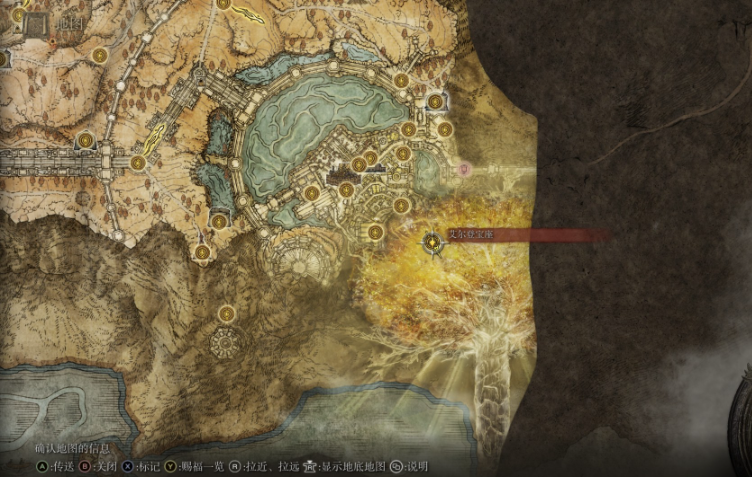Select the Elden Throne grace marker
Image resolution: width=752 pixels, height=477 pixels.
pos(433,241)
